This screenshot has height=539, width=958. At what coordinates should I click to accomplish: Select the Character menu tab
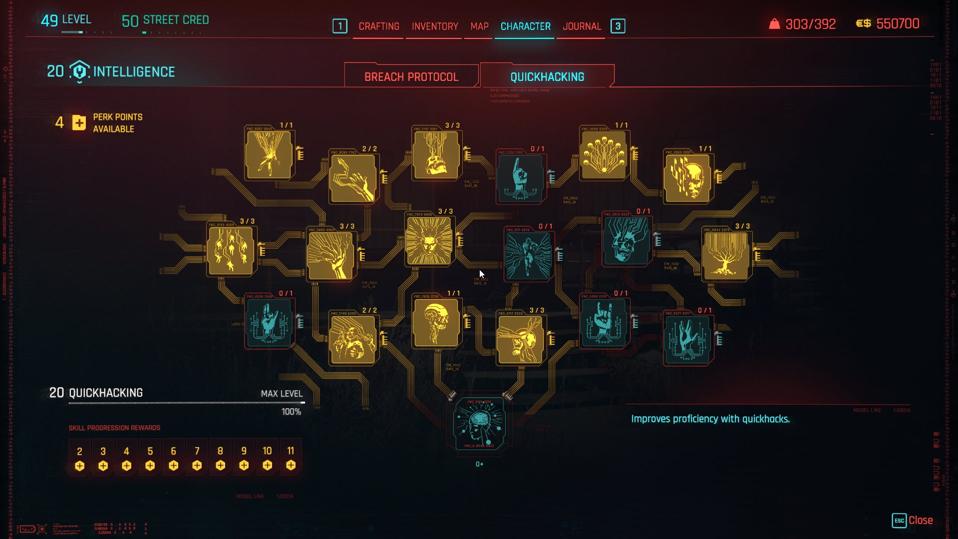tap(526, 26)
